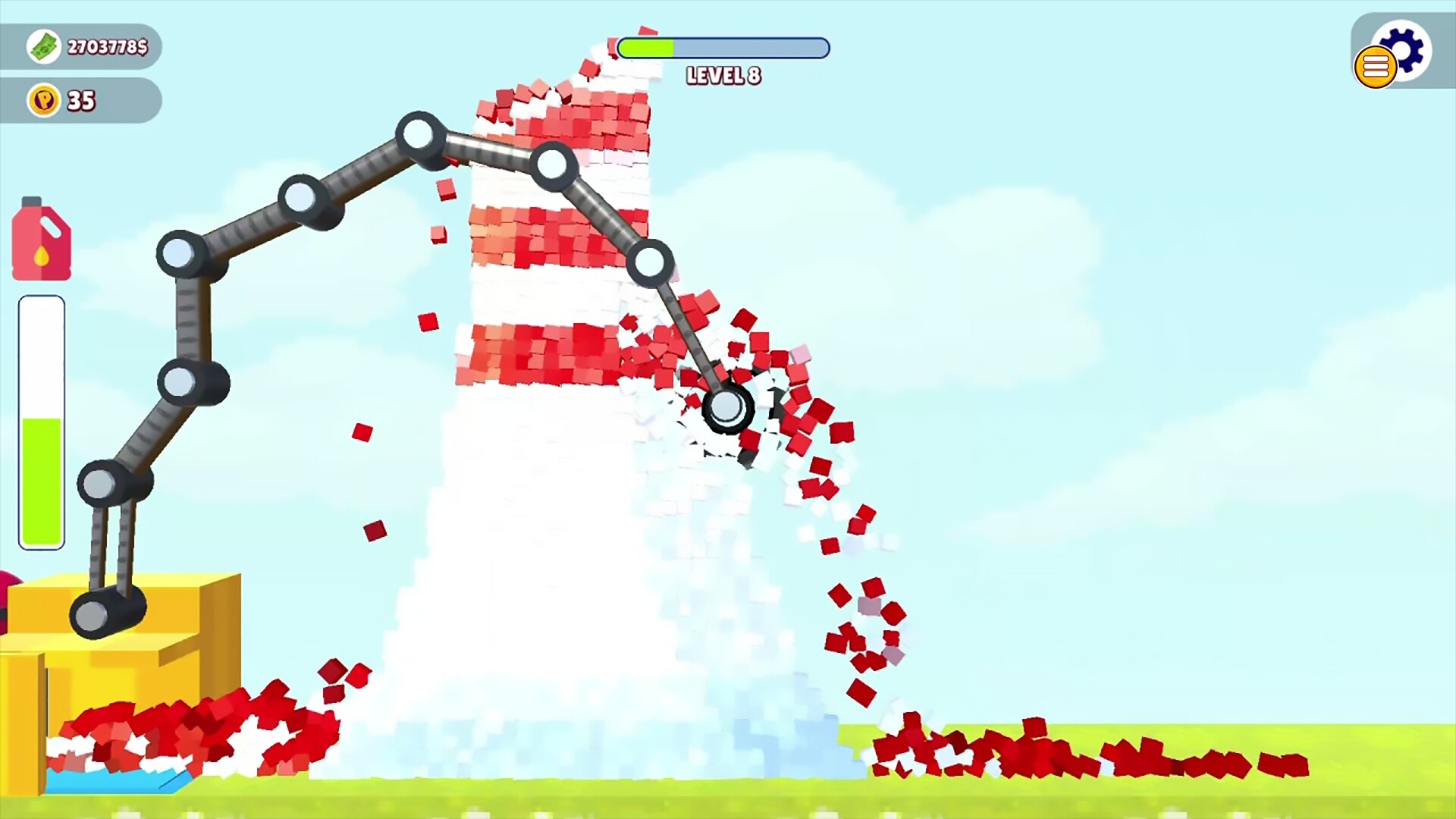This screenshot has height=819, width=1456.
Task: Click the LEVEL 8 label
Action: coord(723,76)
